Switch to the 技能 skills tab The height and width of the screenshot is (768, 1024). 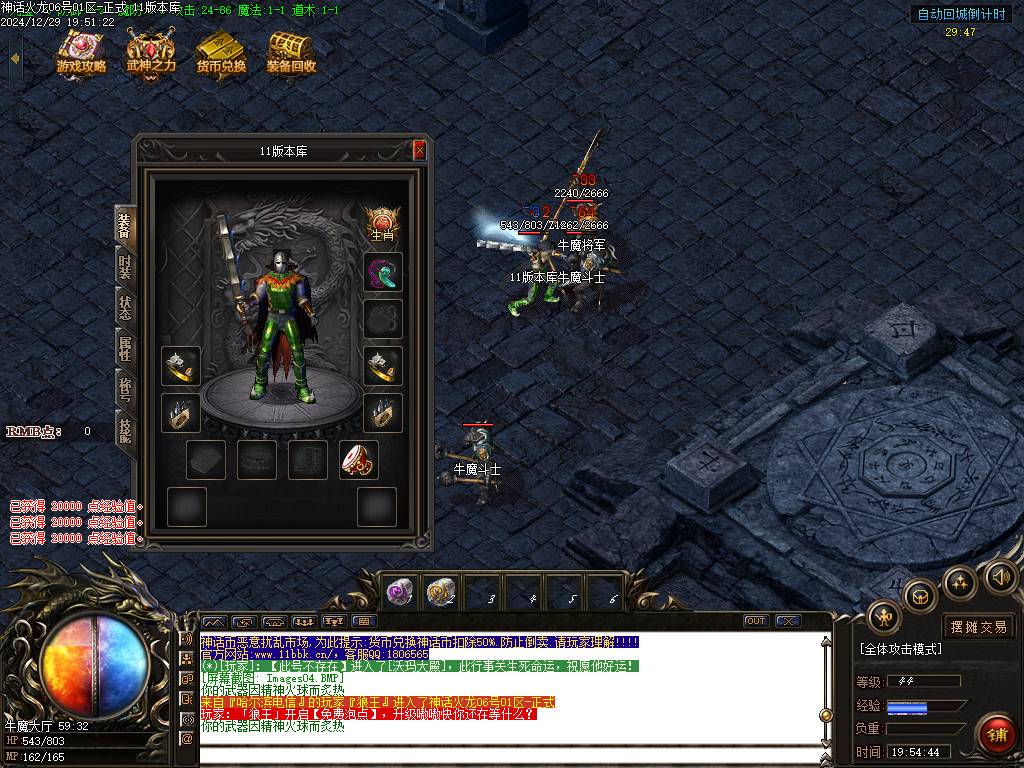(x=125, y=430)
